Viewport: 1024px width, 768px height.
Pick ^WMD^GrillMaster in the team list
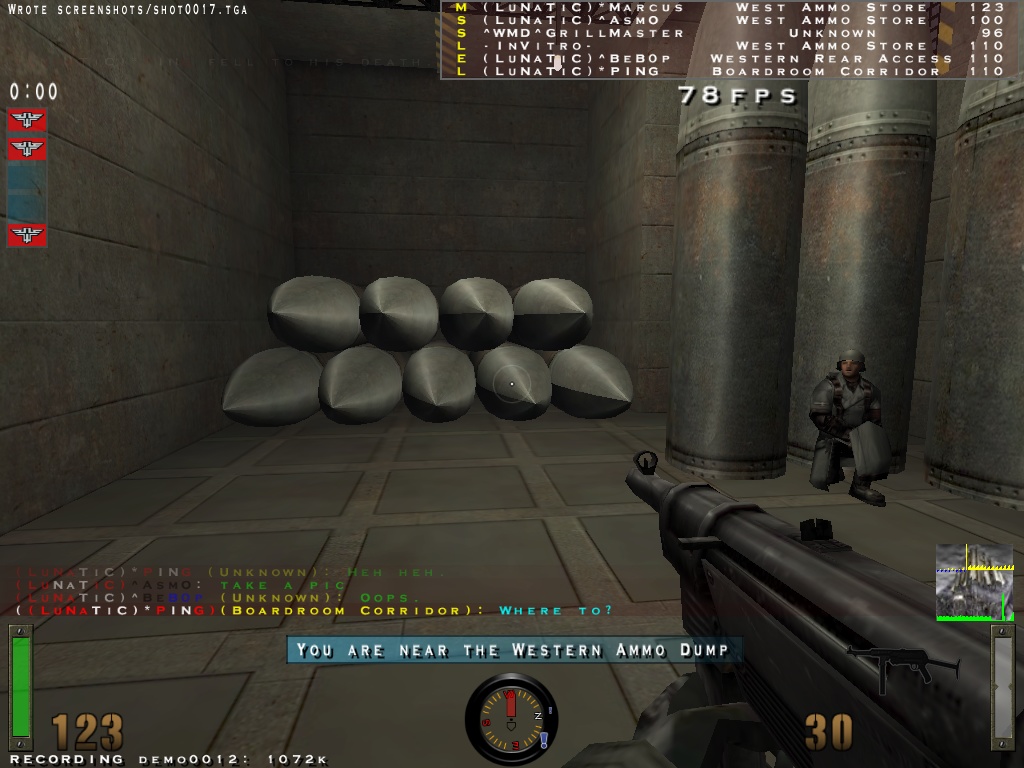point(728,33)
